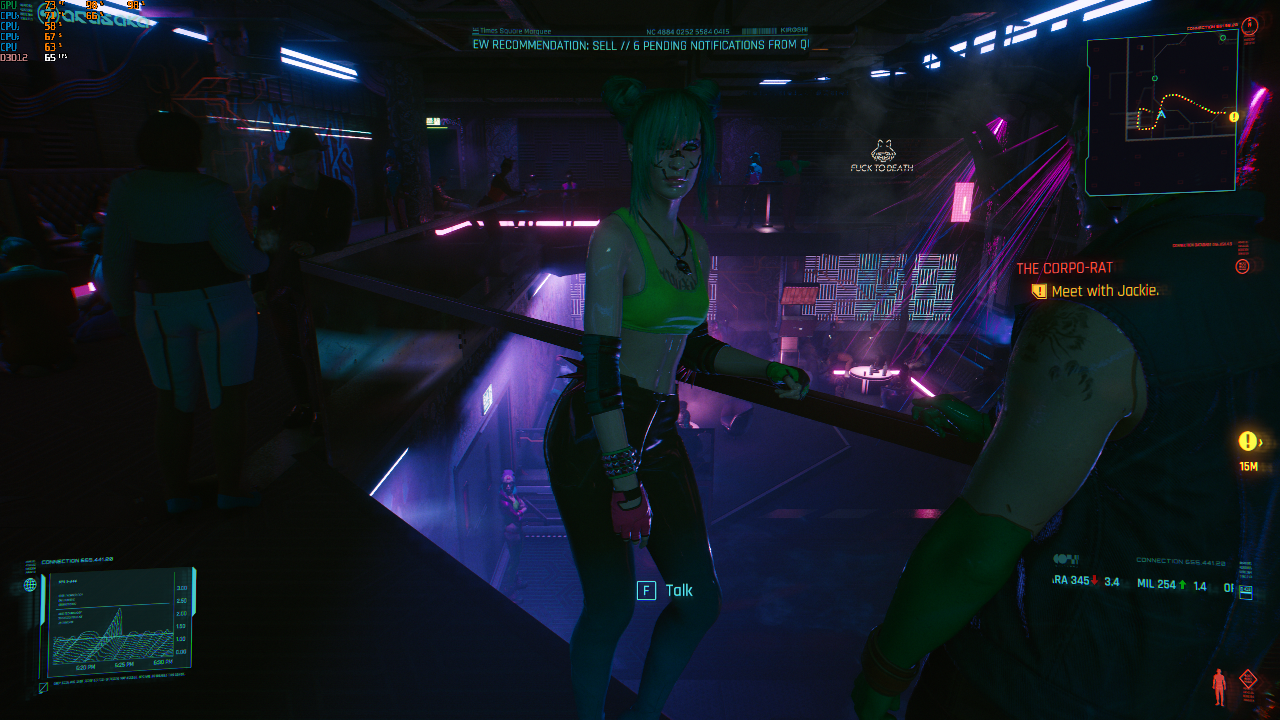
Task: Click the KIROSHI logo on the marquee ticker
Action: [x=795, y=30]
